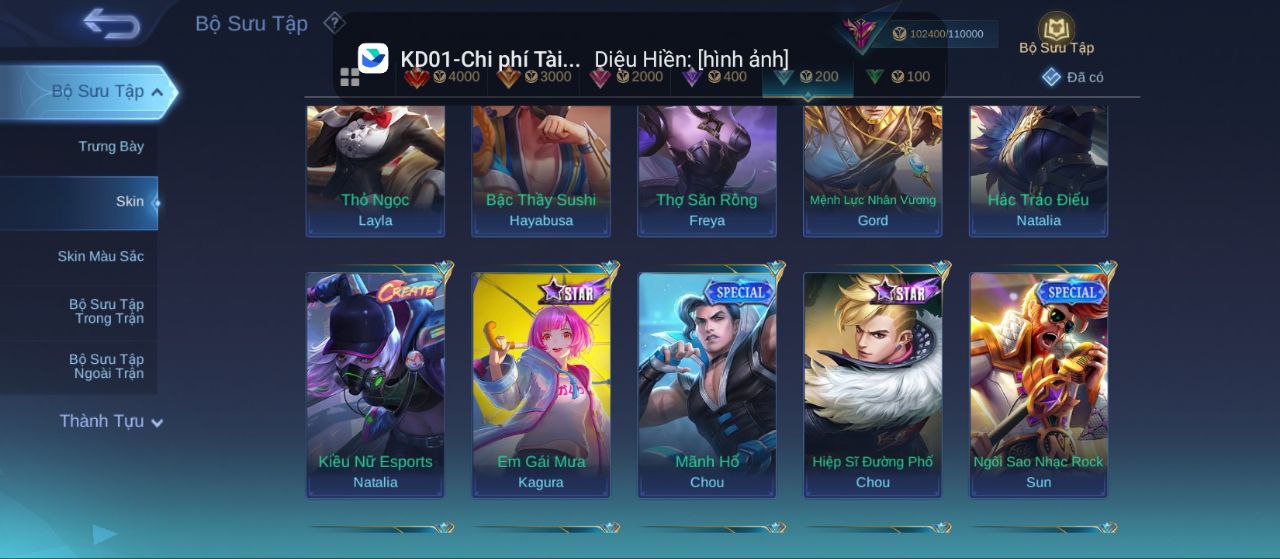This screenshot has height=559, width=1280.
Task: Open Bộ Sưu Tập Trong Trận
Action: [x=106, y=312]
